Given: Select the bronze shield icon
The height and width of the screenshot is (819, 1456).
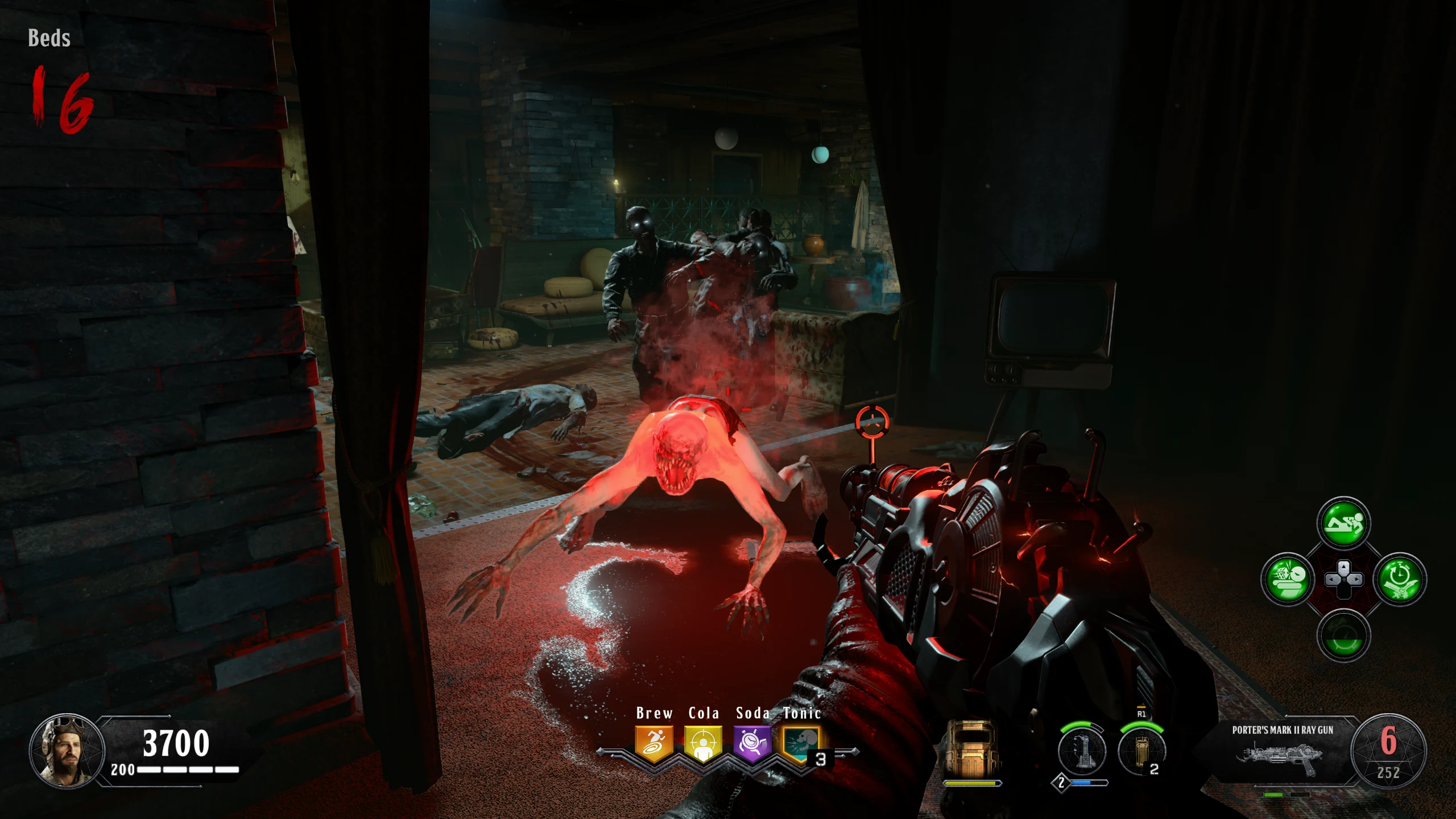Looking at the screenshot, I should click(970, 748).
